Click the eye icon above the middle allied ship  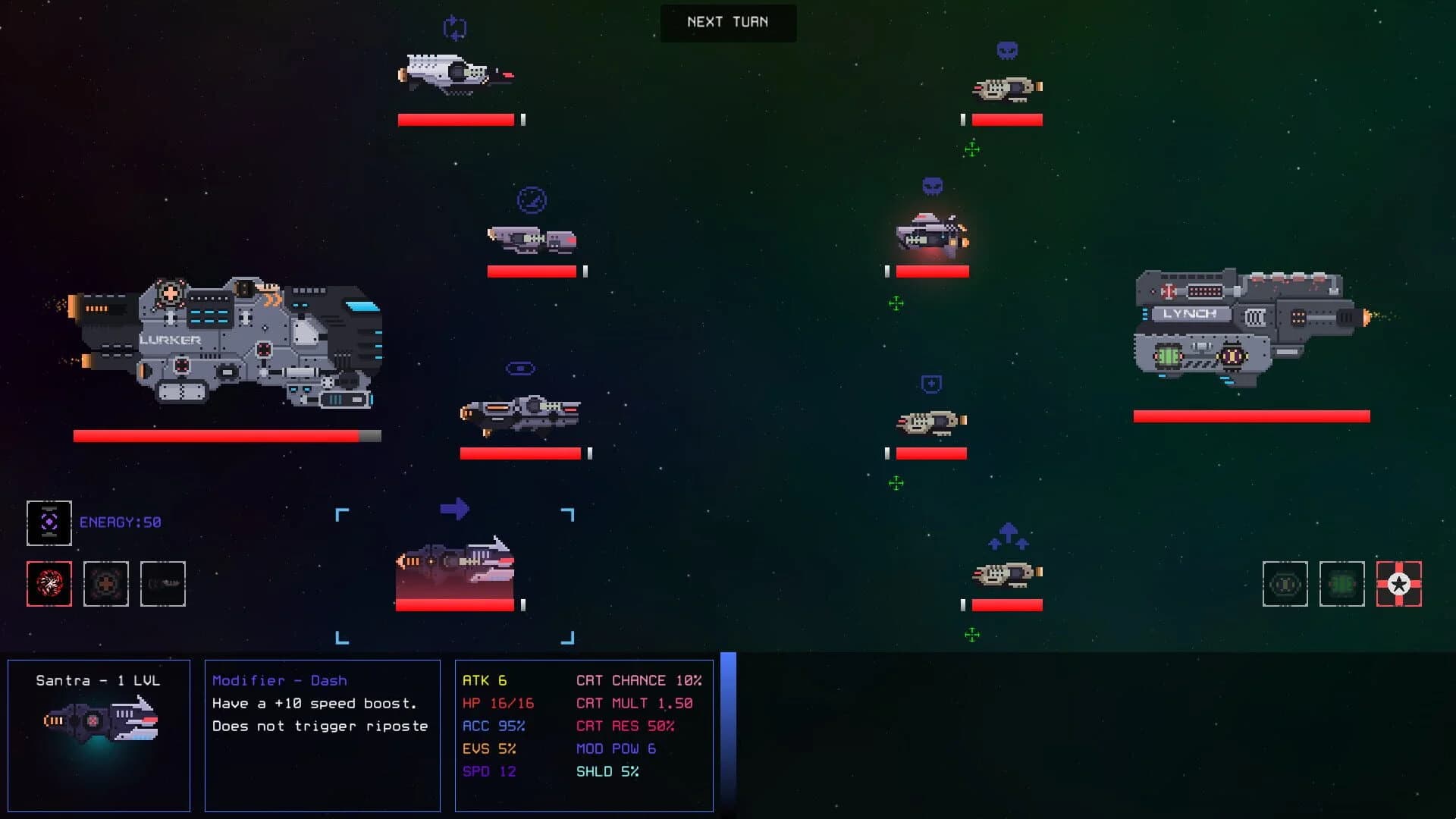(x=519, y=368)
